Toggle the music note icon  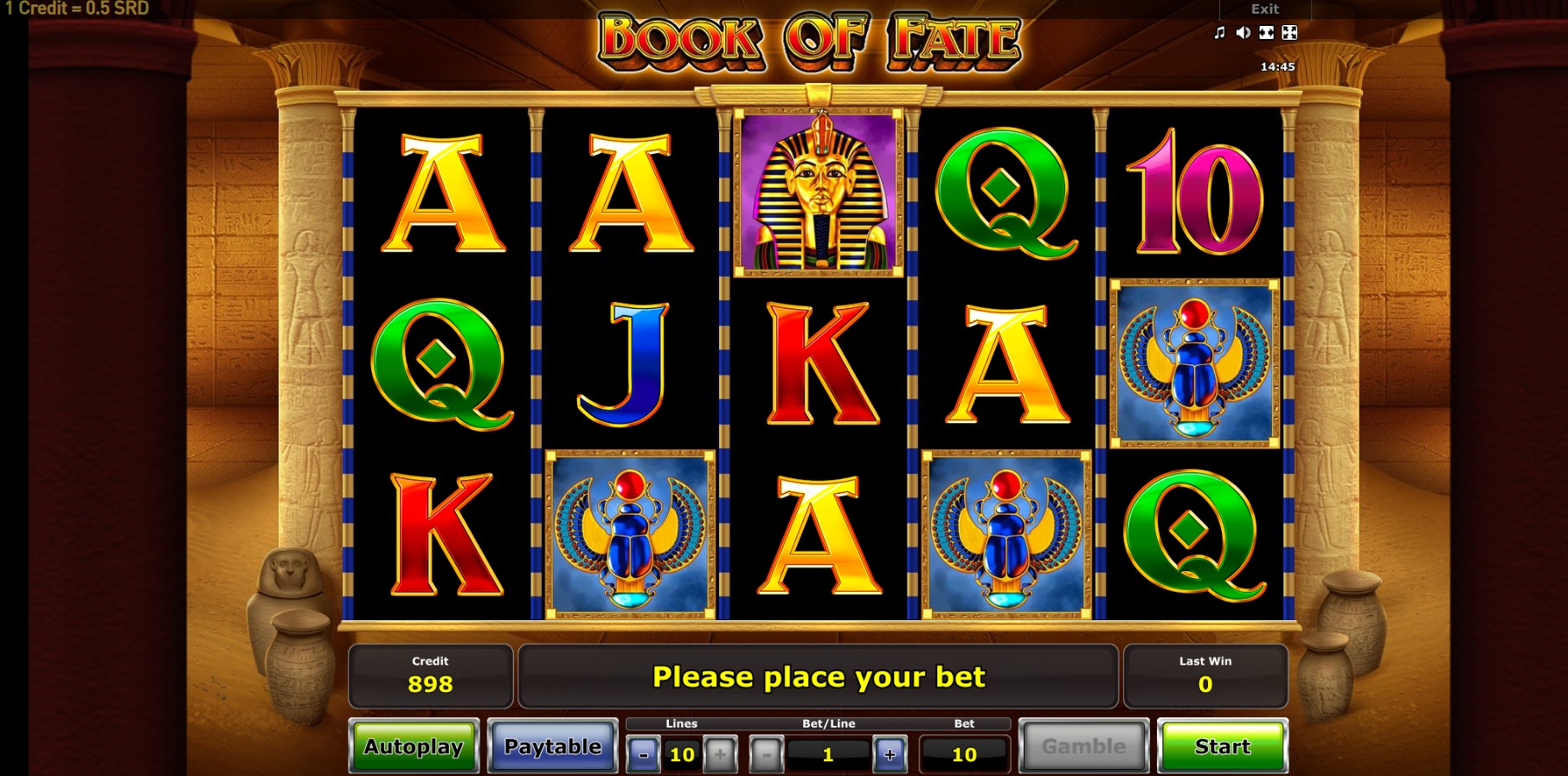(x=1219, y=33)
